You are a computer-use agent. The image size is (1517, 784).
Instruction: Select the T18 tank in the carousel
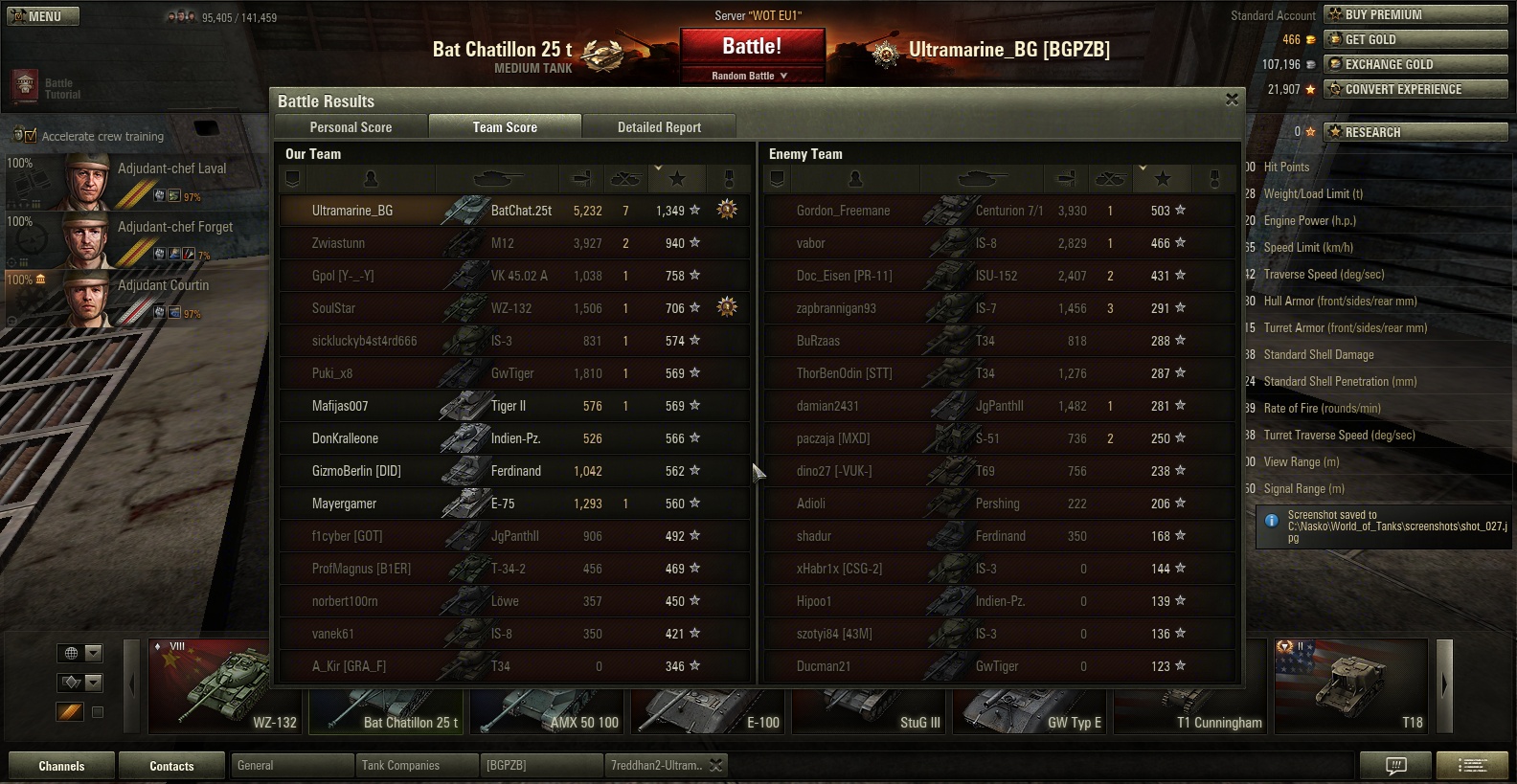pyautogui.click(x=1351, y=686)
